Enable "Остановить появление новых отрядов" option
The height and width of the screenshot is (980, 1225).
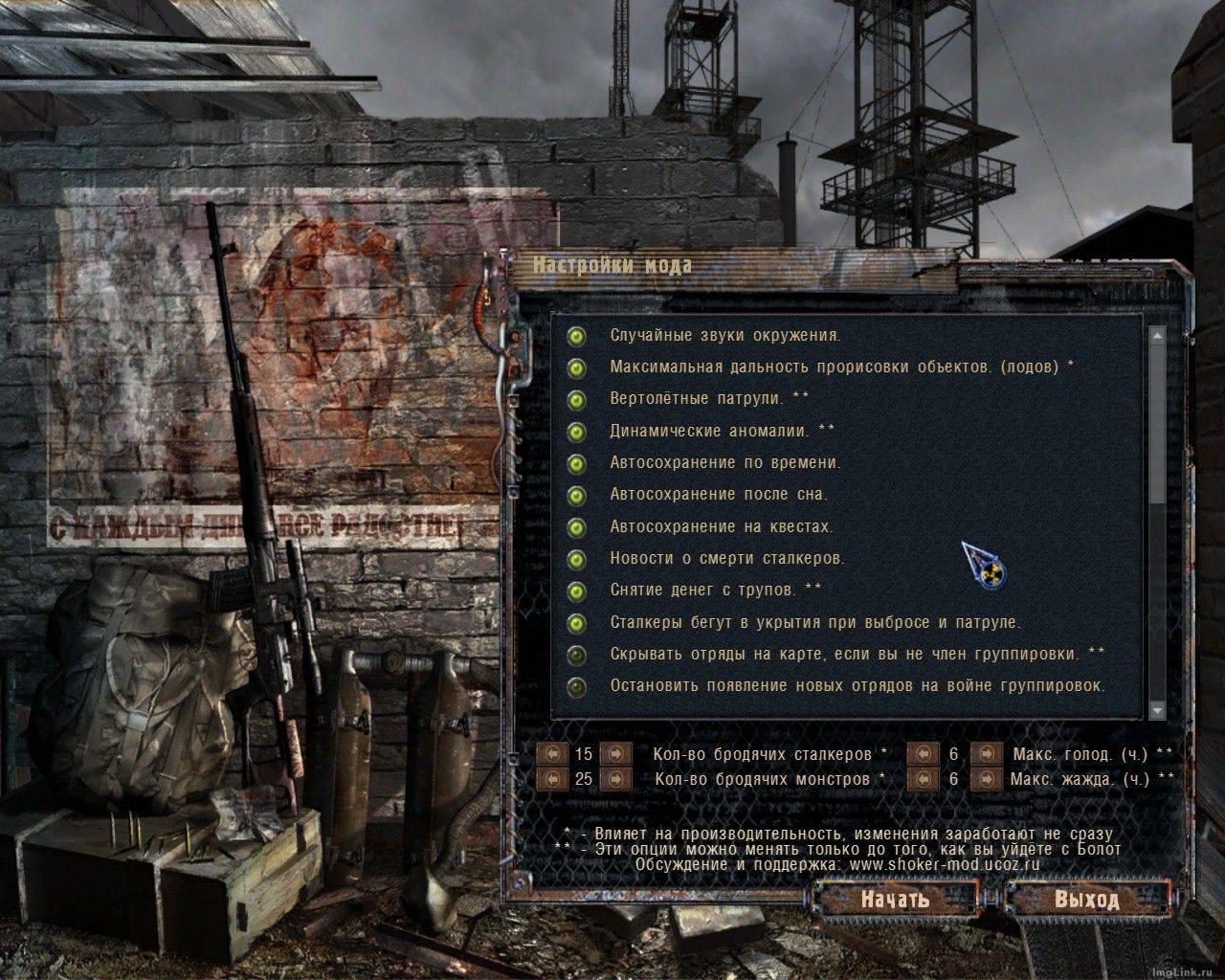click(x=577, y=686)
